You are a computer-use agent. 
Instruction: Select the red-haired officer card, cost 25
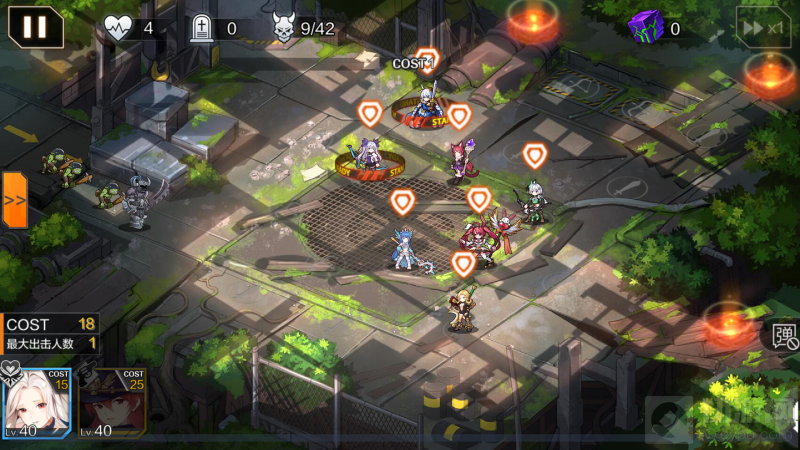[111, 404]
